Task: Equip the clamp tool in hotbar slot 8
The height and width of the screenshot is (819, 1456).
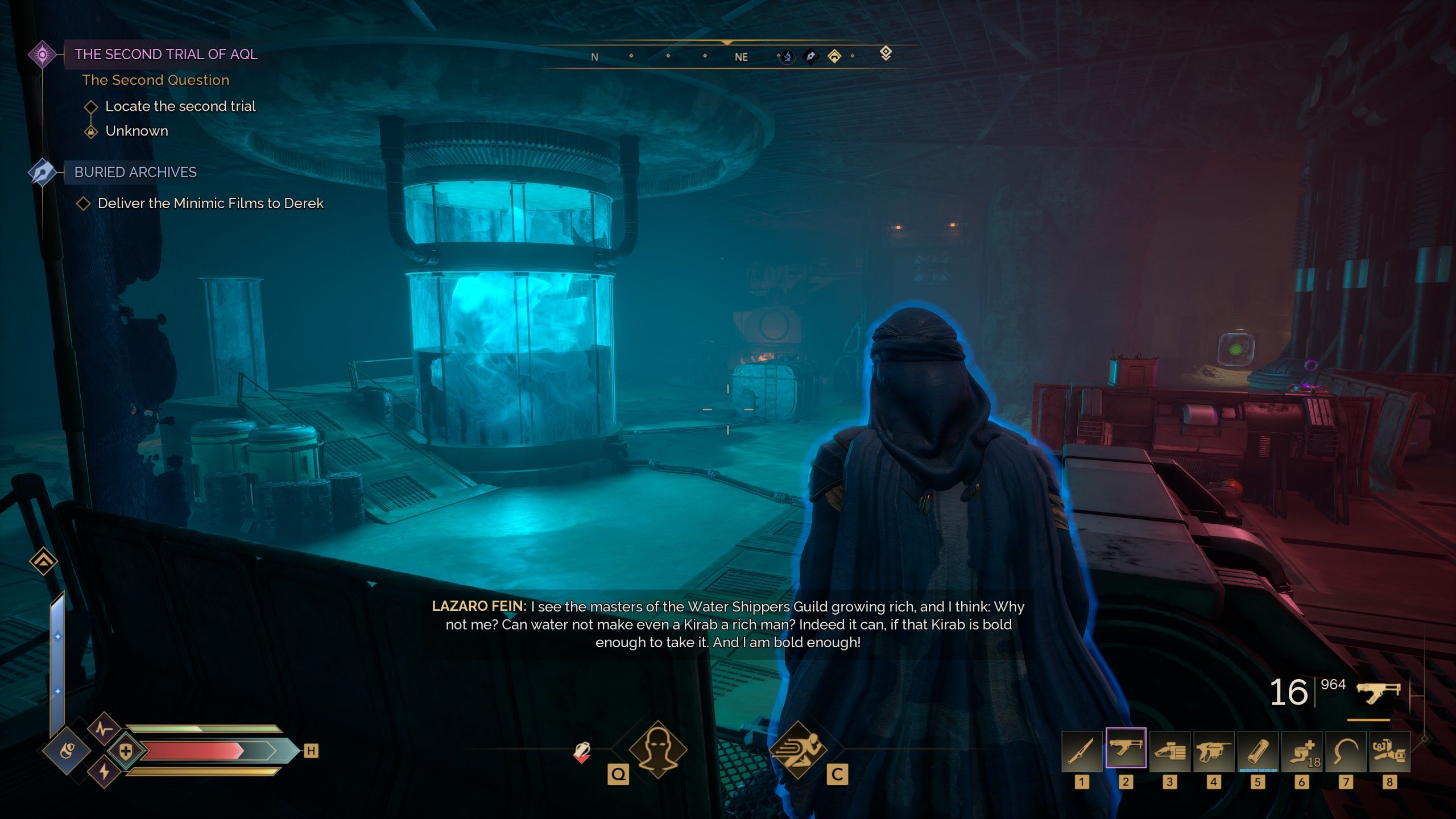Action: (1389, 751)
